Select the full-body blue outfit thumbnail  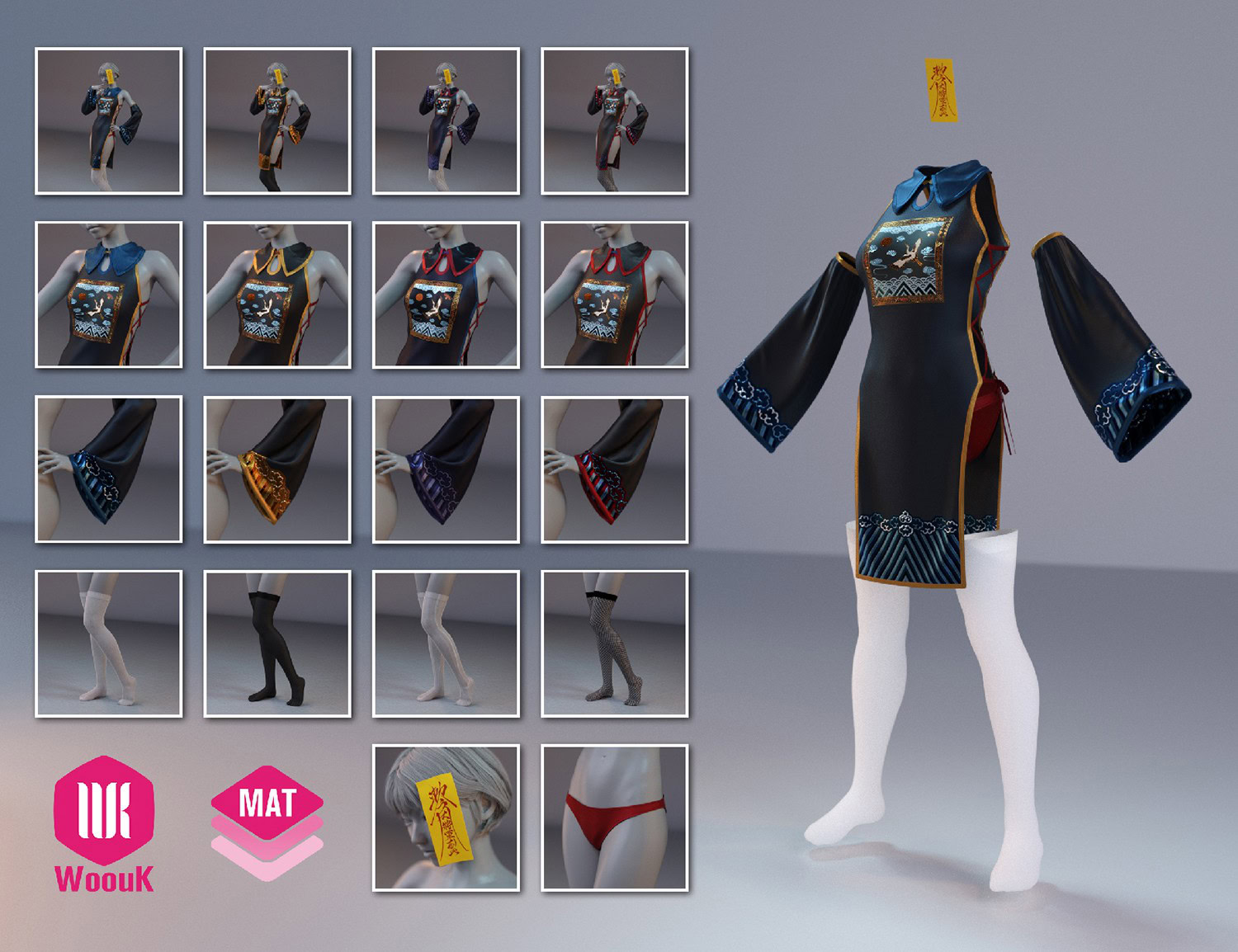point(108,121)
